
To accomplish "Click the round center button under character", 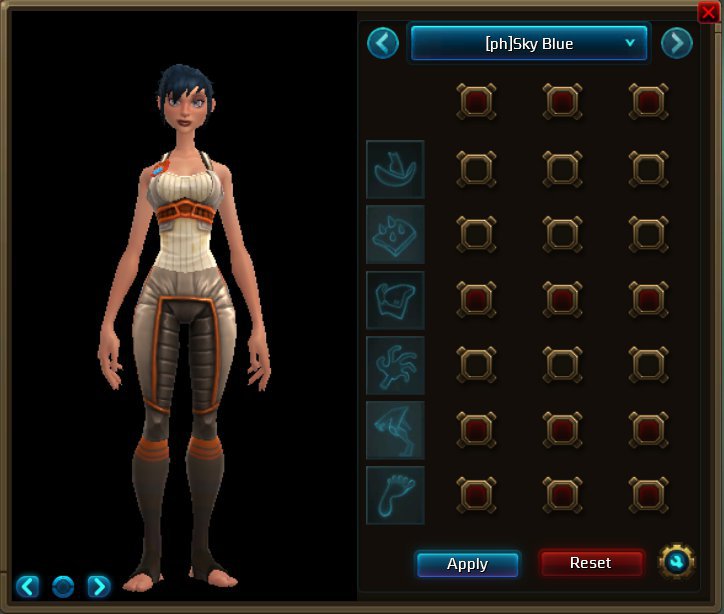I will point(63,586).
